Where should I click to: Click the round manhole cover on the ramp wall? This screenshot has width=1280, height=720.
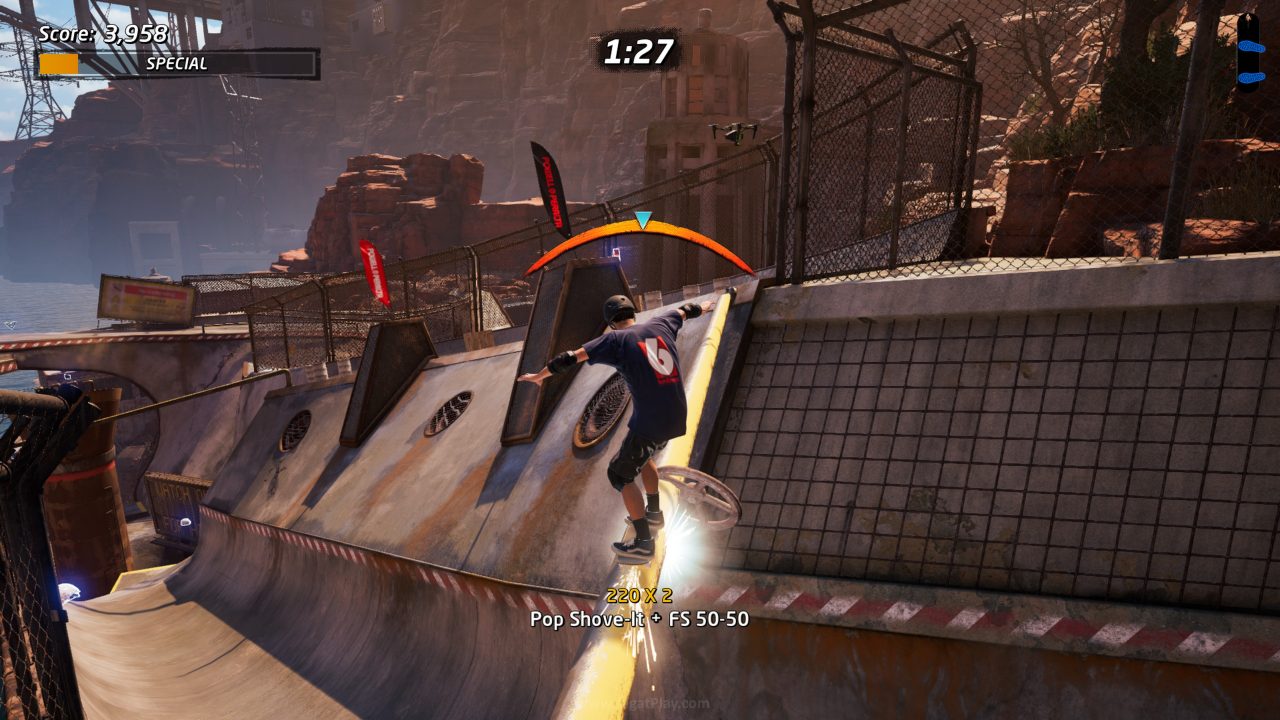pyautogui.click(x=600, y=410)
